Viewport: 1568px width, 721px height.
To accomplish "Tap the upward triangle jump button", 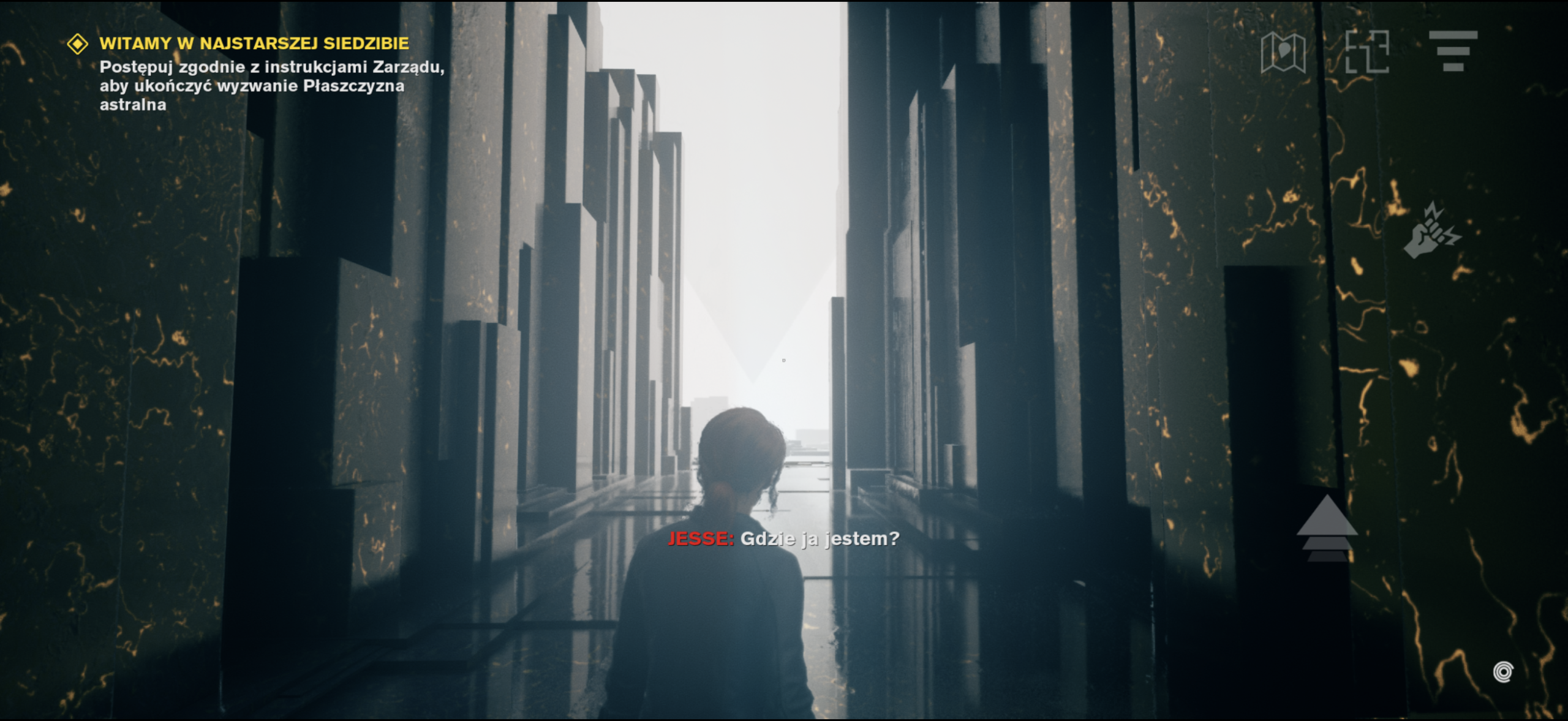I will click(1327, 528).
